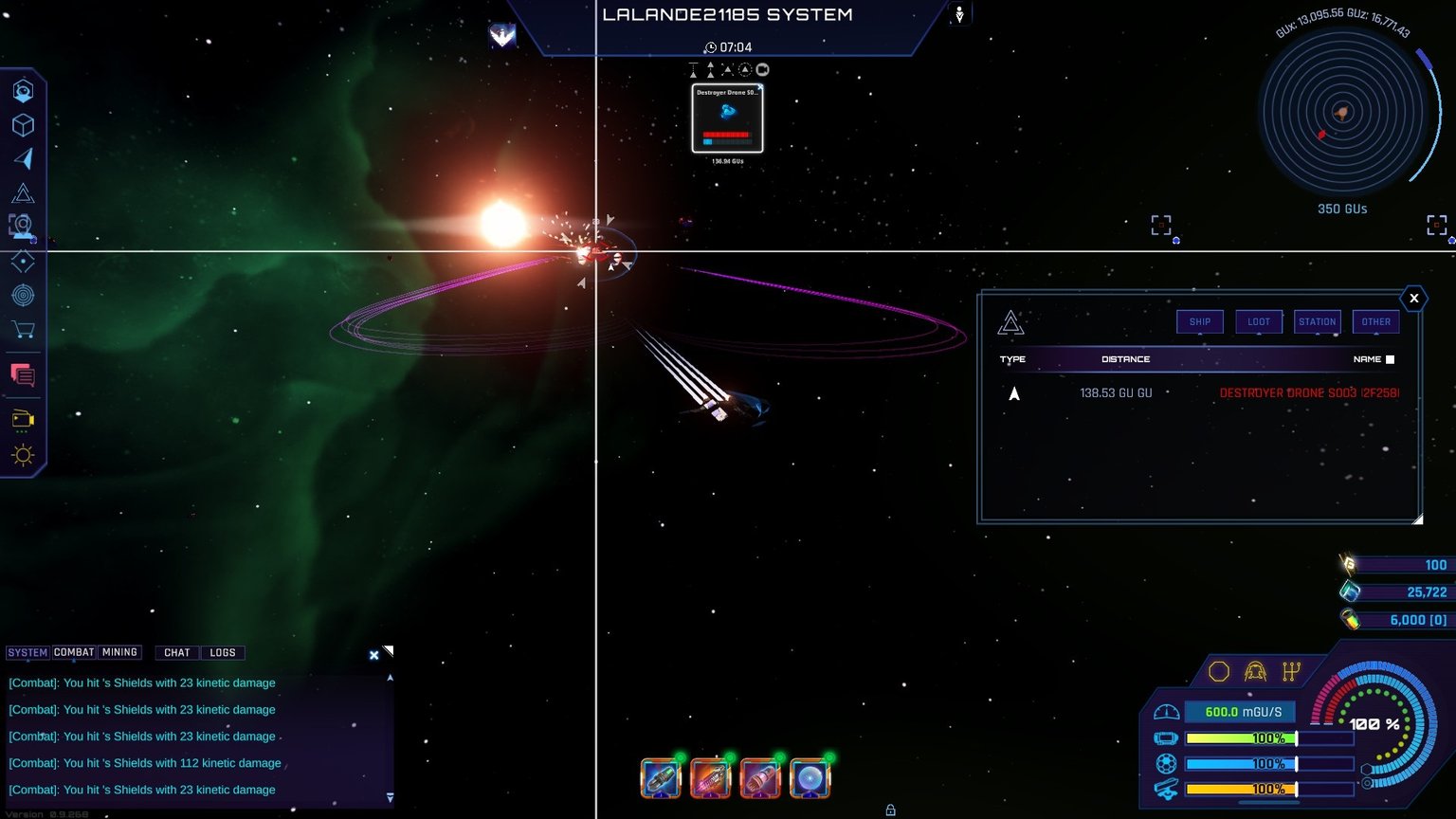Select the cube inventory icon on the left

pos(23,124)
